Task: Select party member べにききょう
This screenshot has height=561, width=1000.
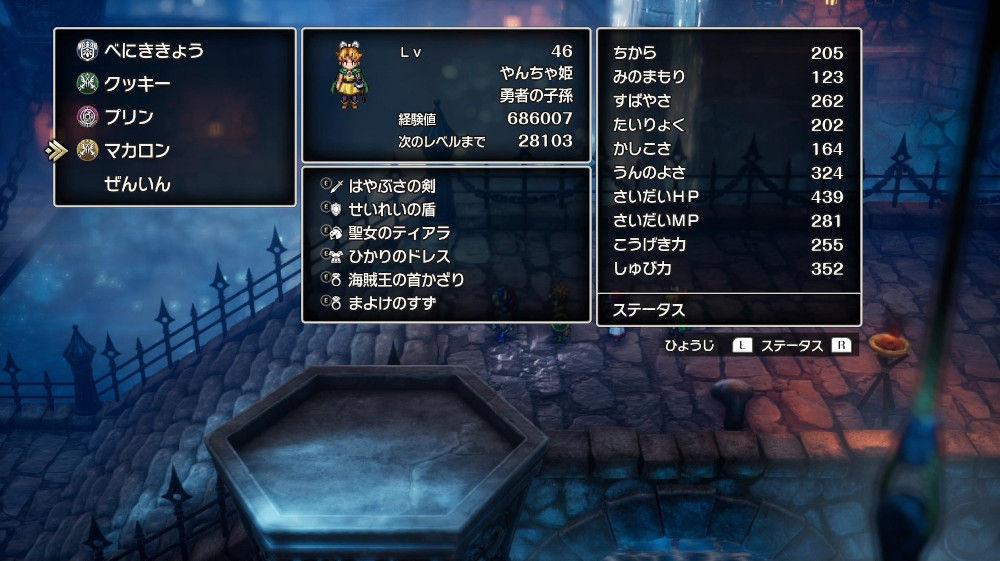Action: coord(154,50)
